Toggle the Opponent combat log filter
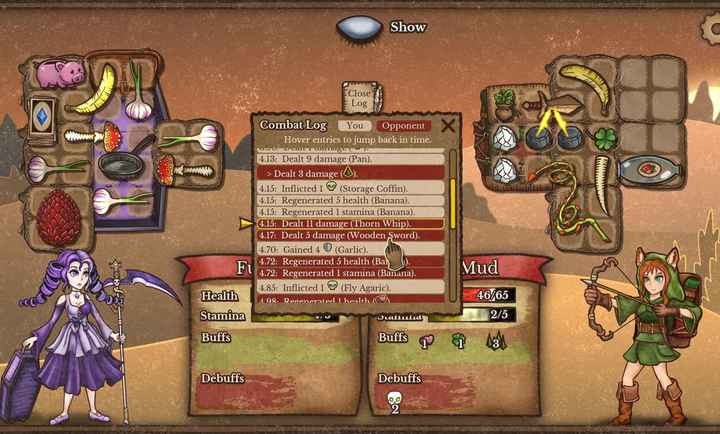The height and width of the screenshot is (434, 720). tap(402, 126)
